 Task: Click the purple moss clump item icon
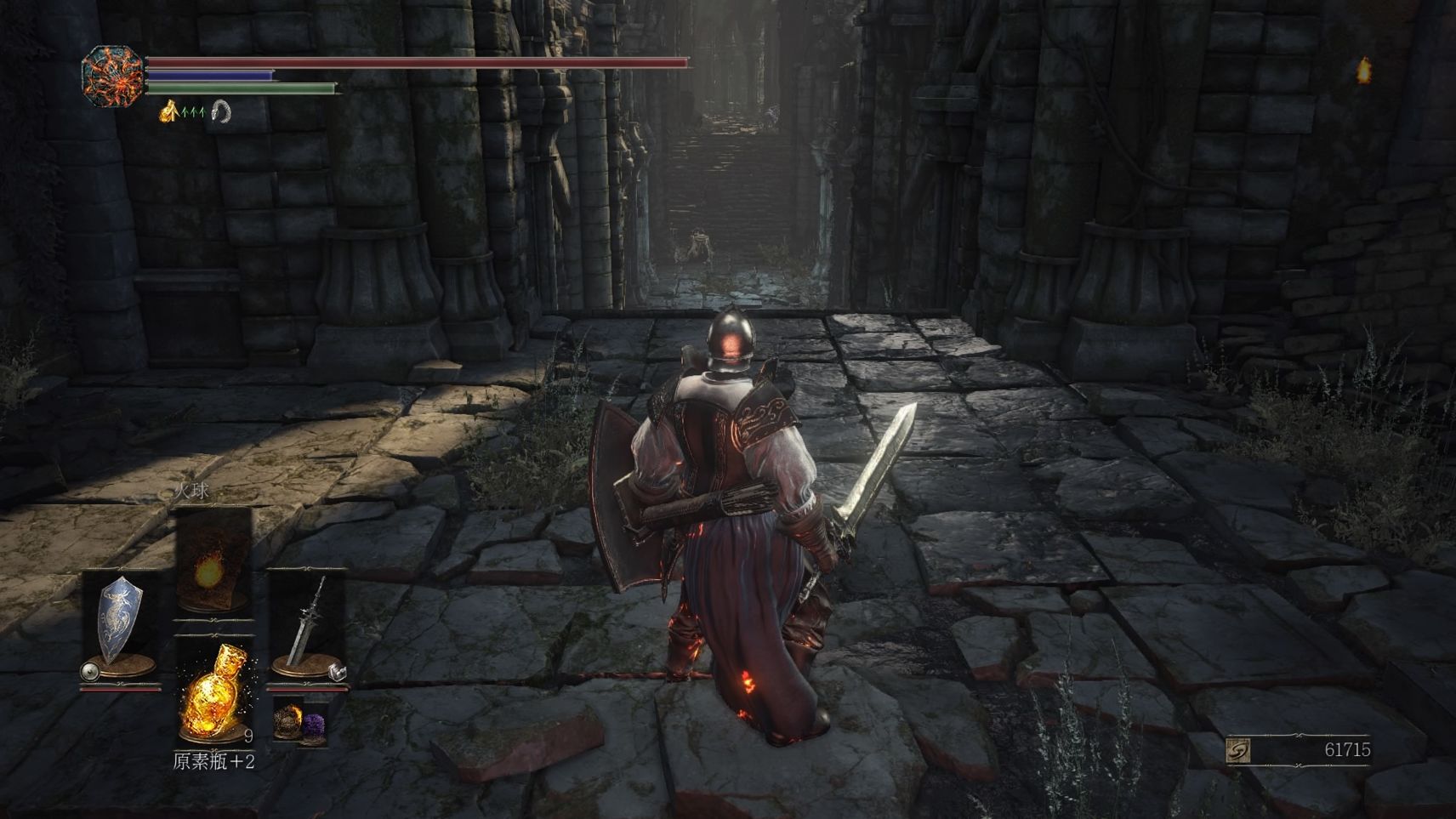[x=314, y=725]
